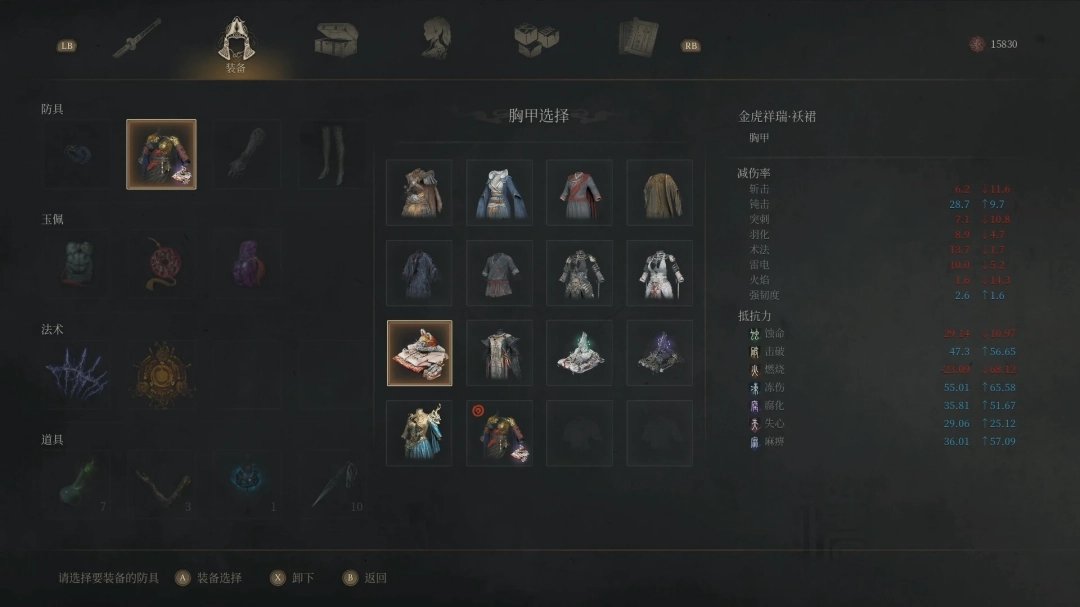This screenshot has width=1080, height=607.
Task: Select the leg armor slot
Action: [x=331, y=154]
